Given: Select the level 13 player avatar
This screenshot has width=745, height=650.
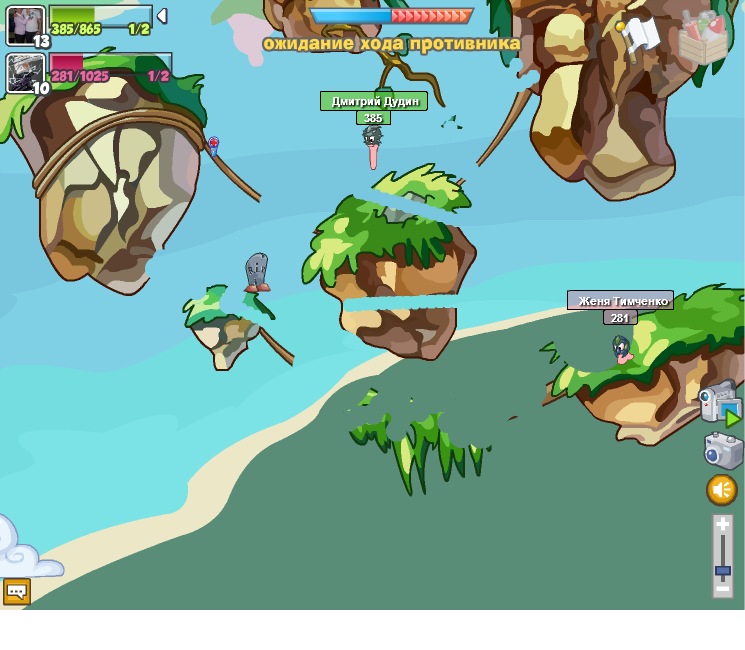Looking at the screenshot, I should (24, 24).
